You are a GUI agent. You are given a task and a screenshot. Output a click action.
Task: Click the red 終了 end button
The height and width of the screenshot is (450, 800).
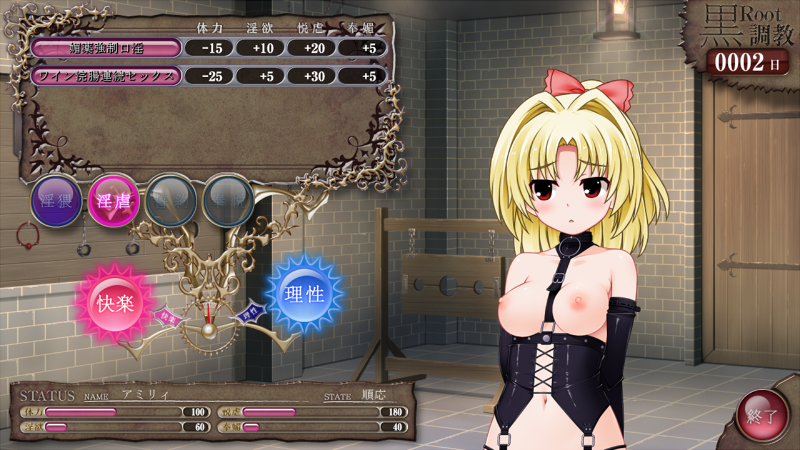coord(762,415)
